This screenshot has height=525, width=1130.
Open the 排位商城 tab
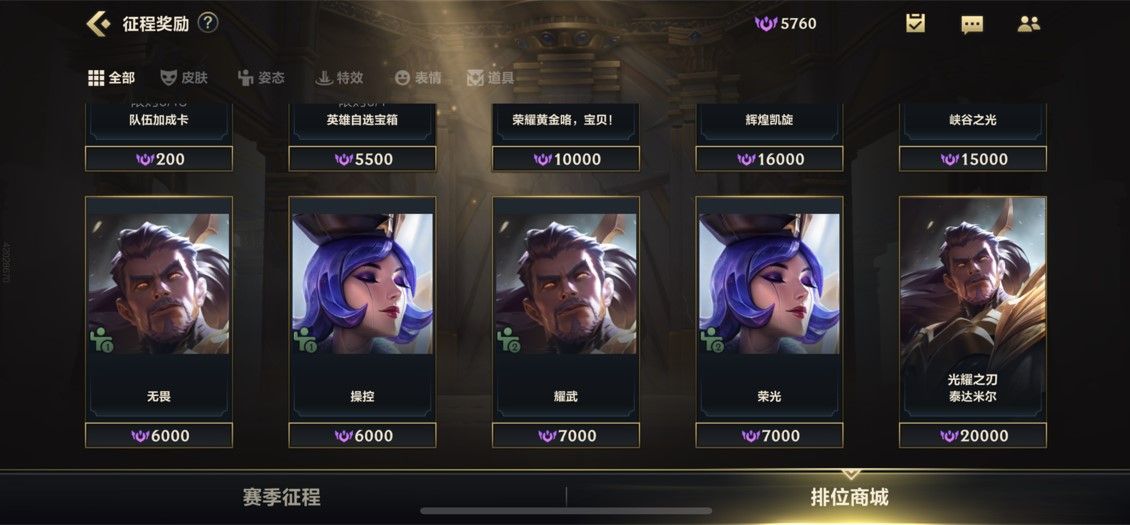tap(849, 497)
